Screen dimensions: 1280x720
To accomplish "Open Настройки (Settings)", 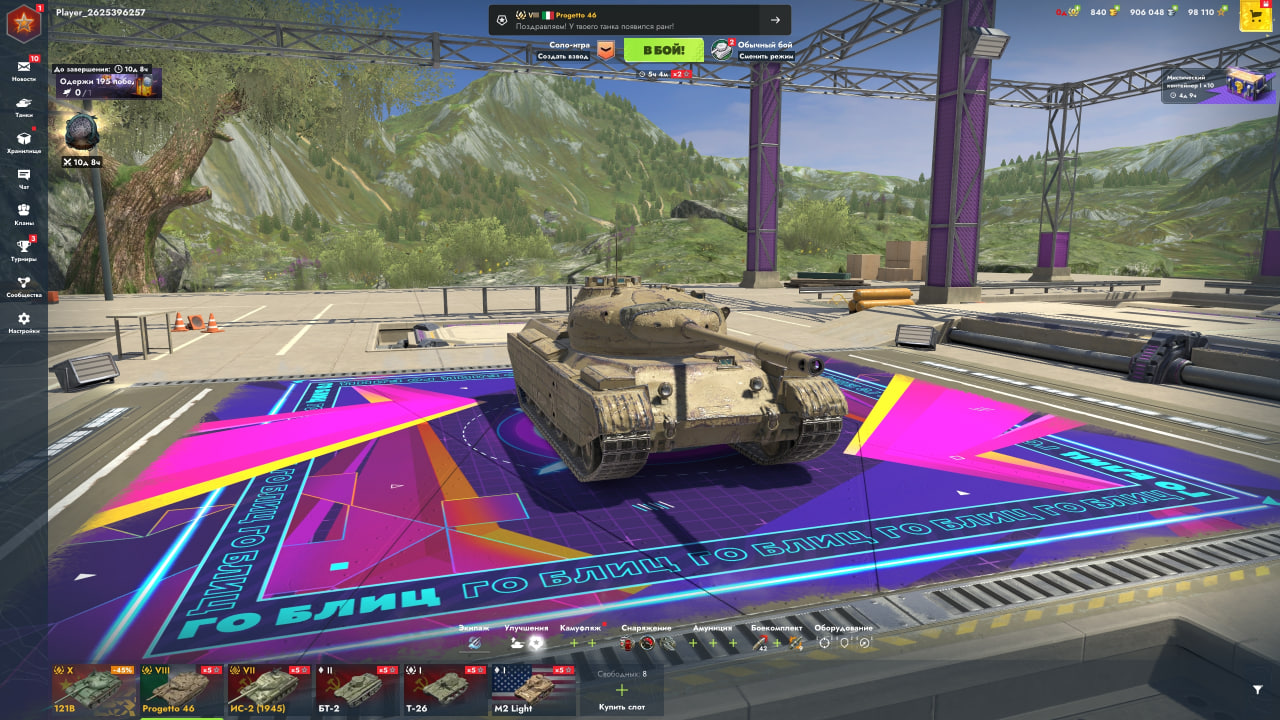I will point(23,322).
